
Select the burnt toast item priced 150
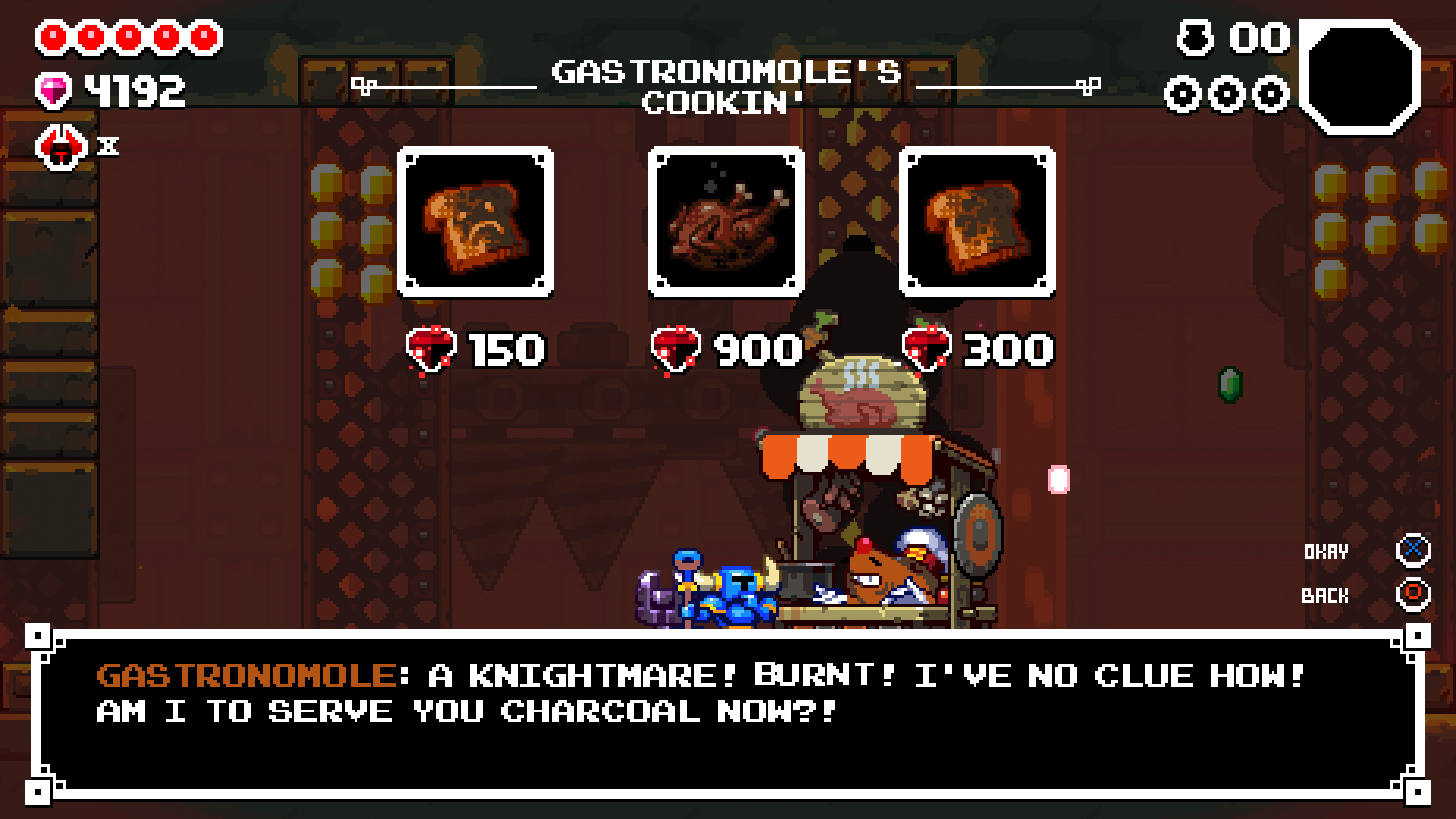pos(476,220)
